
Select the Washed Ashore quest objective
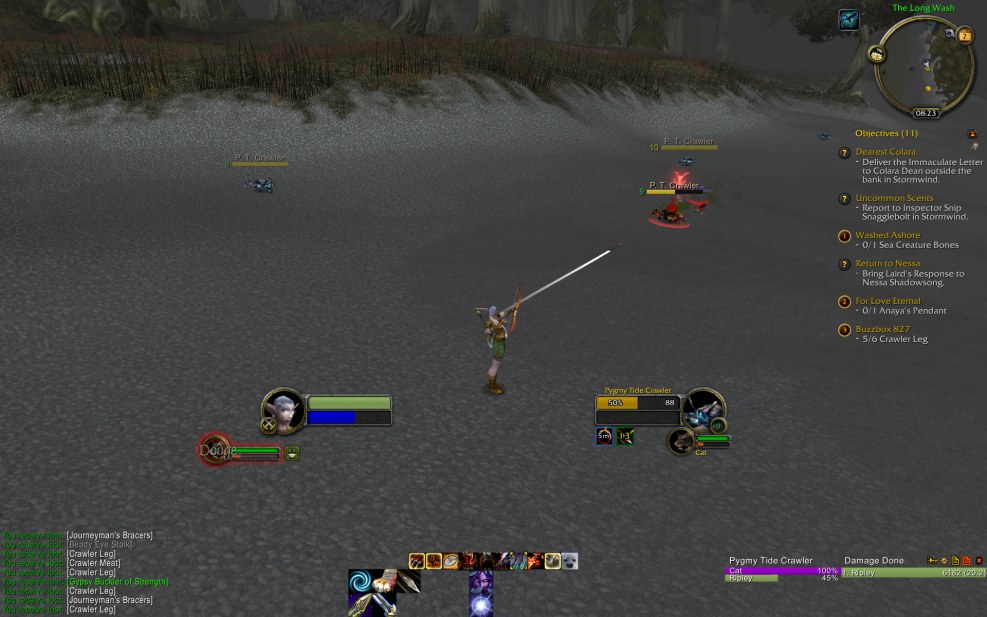(x=887, y=235)
